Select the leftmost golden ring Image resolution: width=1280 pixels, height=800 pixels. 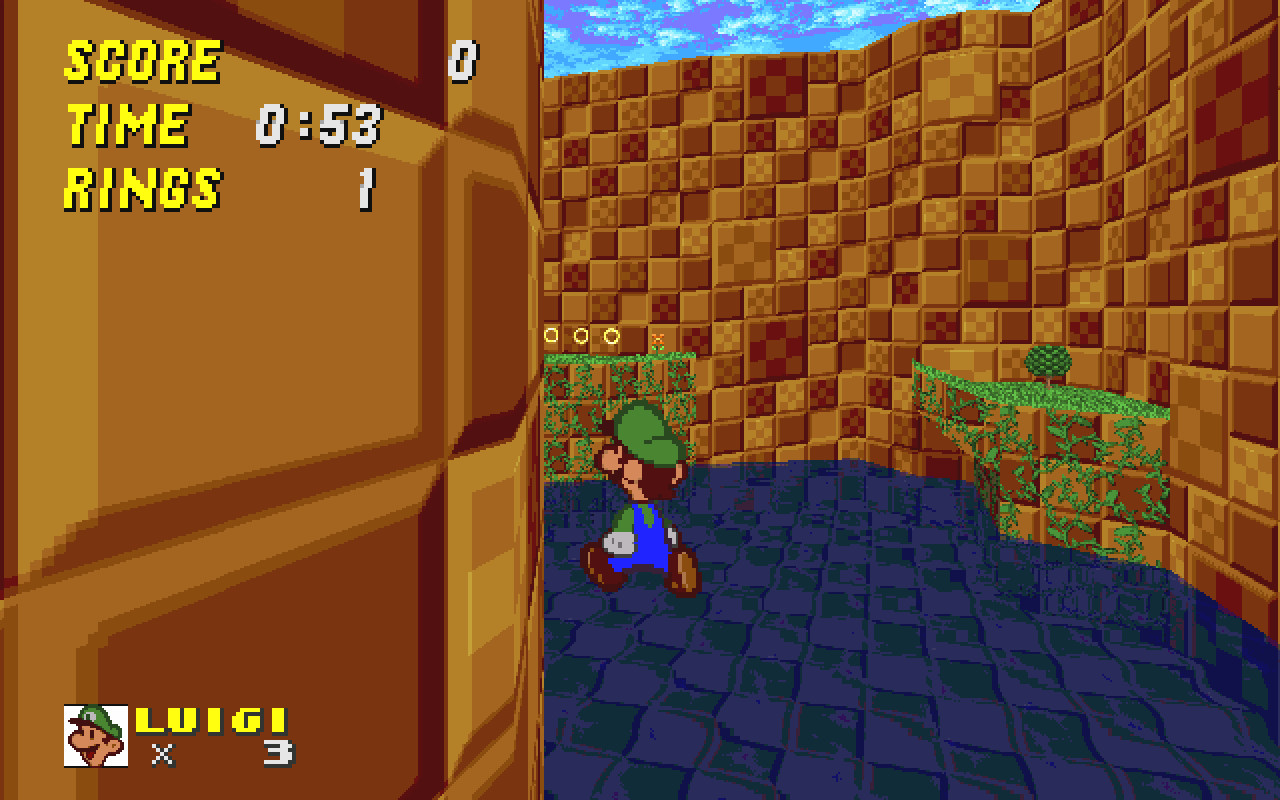pyautogui.click(x=551, y=335)
